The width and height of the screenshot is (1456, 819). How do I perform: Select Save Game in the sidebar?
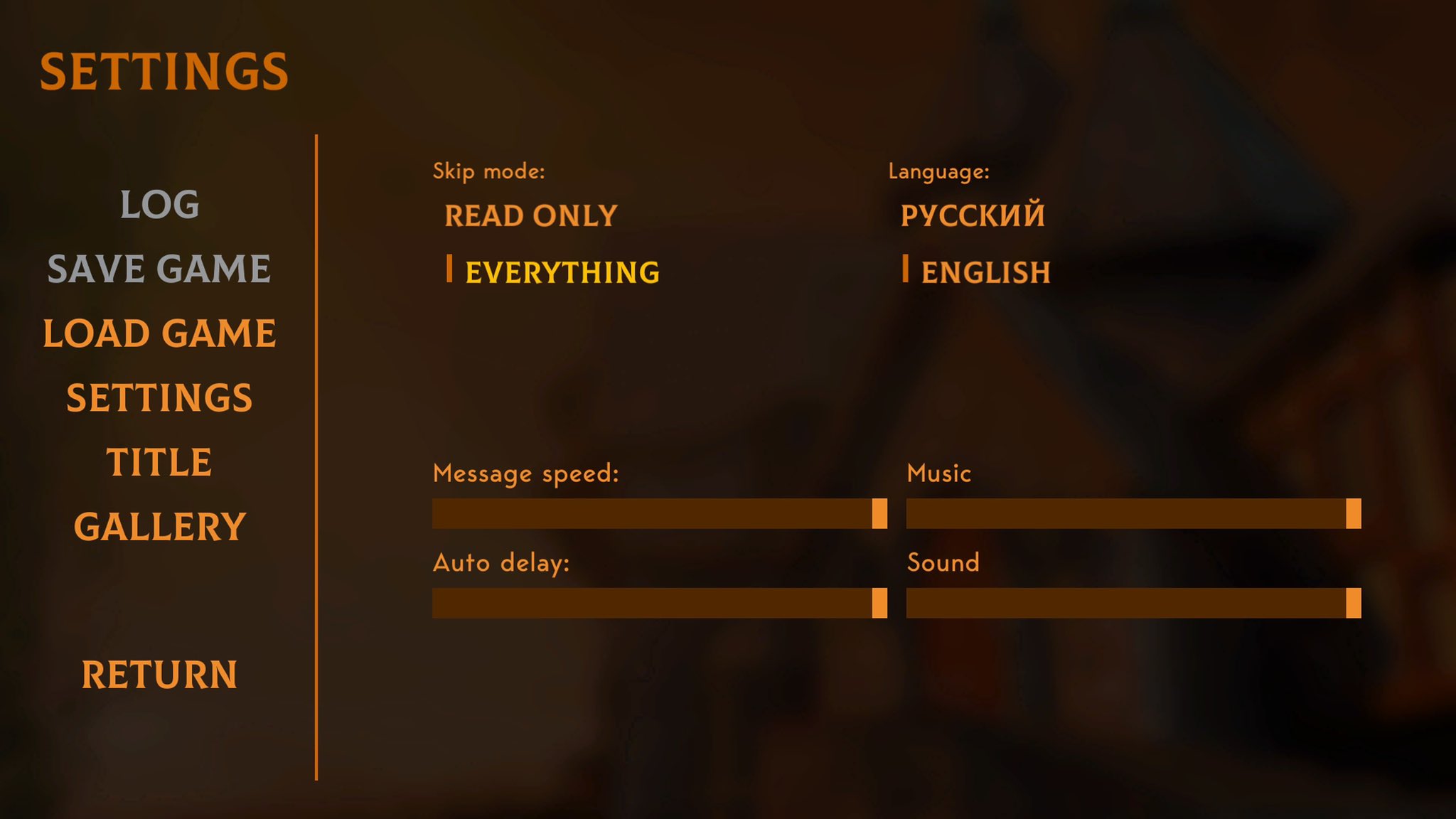coord(159,269)
